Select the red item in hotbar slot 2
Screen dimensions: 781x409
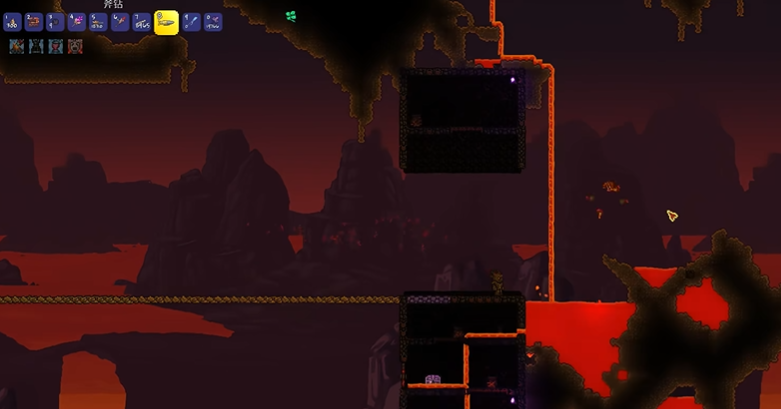coord(34,22)
